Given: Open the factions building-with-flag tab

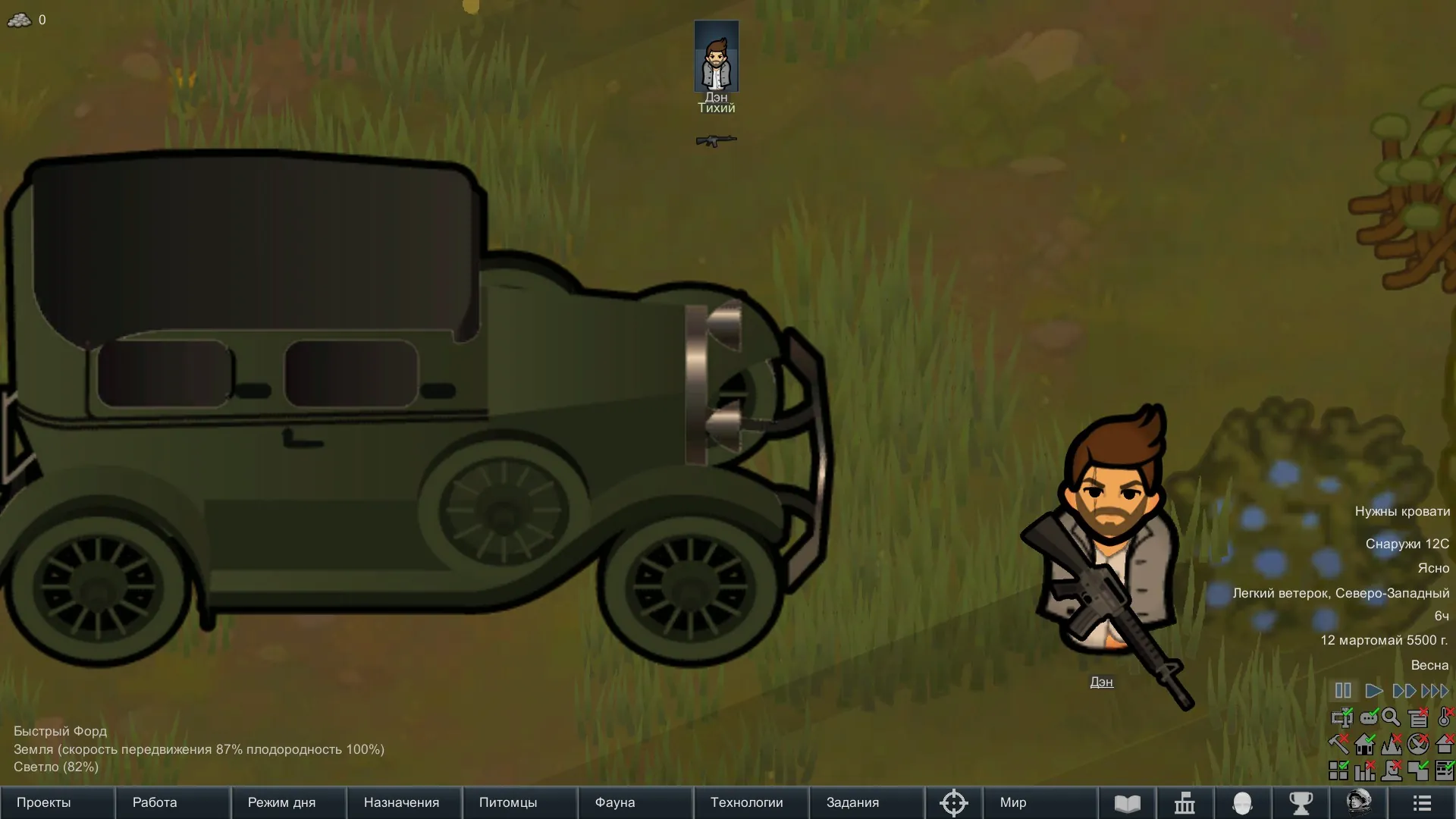Looking at the screenshot, I should [x=1185, y=802].
